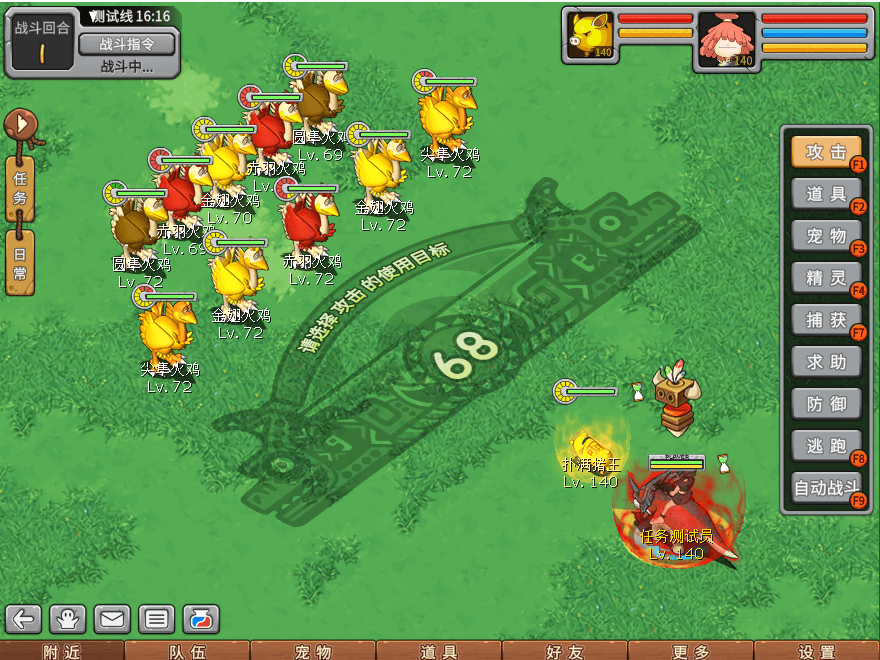The height and width of the screenshot is (660, 880).
Task: Open the 战斗指令 battle orders button
Action: [x=126, y=44]
